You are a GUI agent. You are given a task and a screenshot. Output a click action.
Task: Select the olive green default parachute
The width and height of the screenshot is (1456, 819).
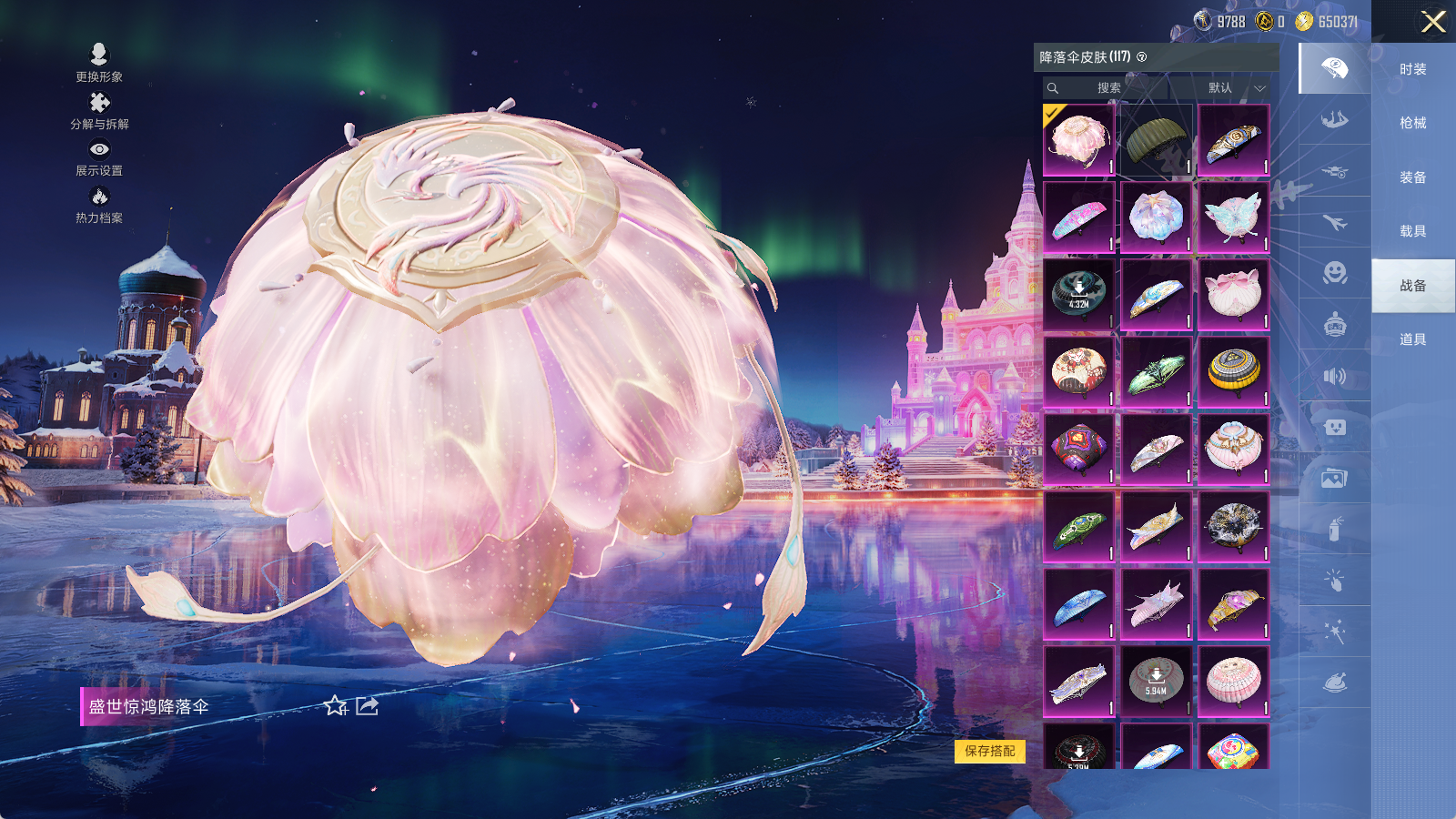pyautogui.click(x=1156, y=140)
